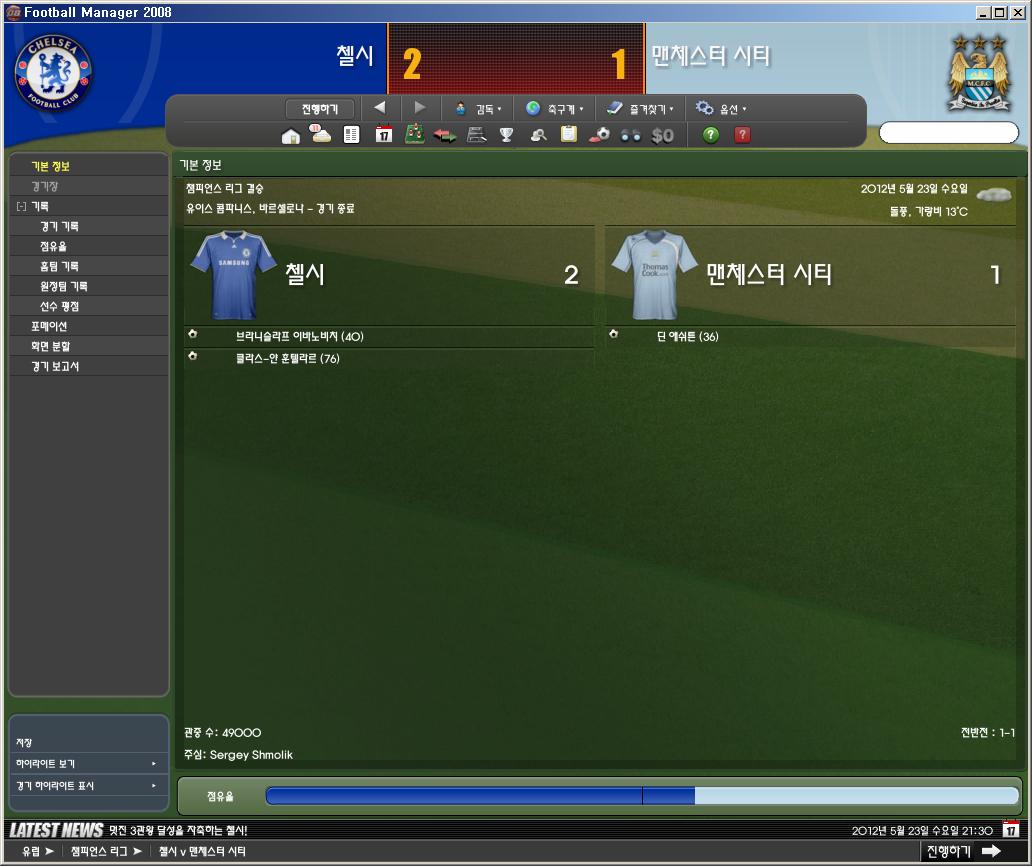Open the finances $0 icon

click(662, 135)
